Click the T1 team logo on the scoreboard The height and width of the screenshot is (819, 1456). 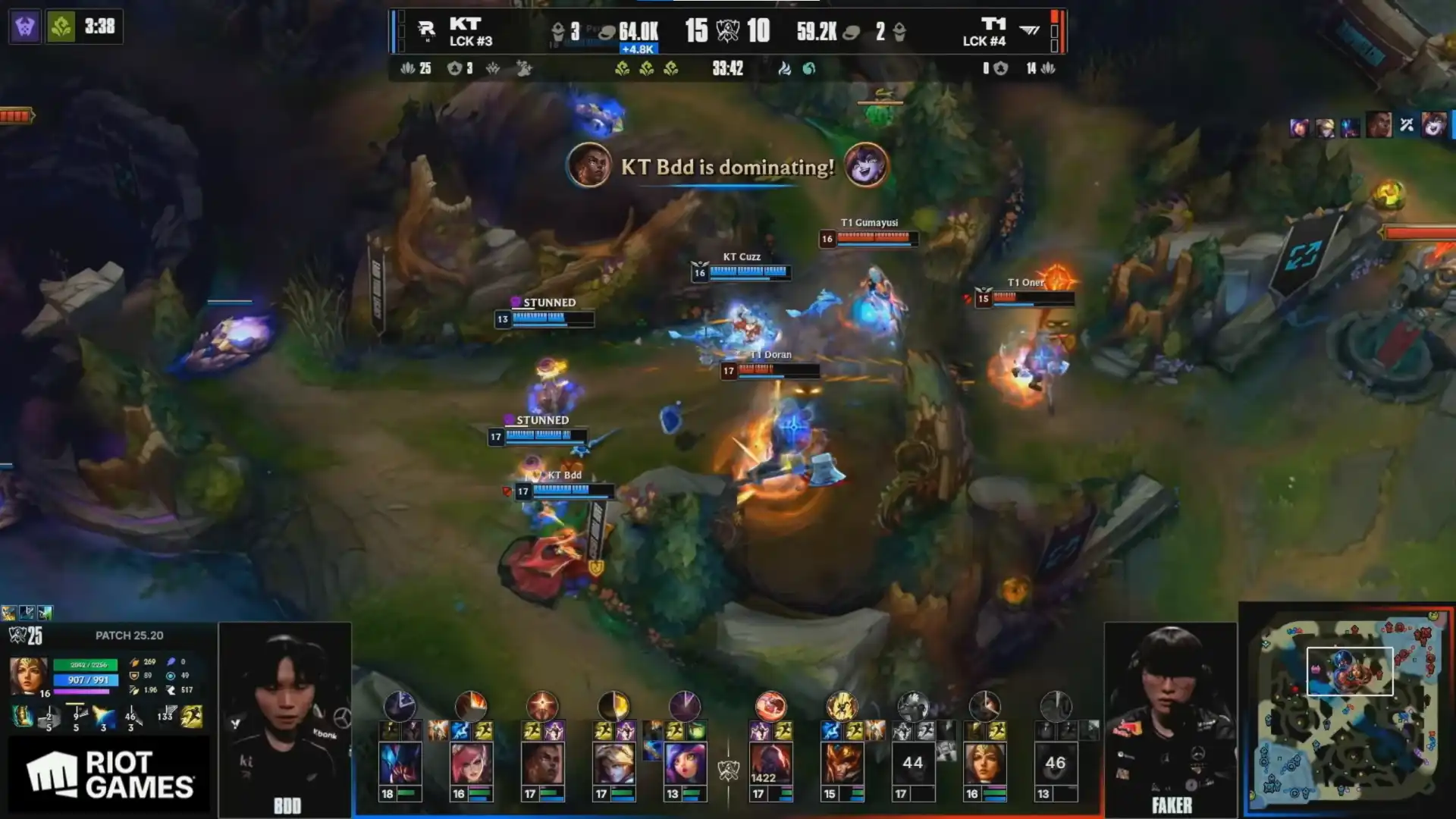[1029, 30]
